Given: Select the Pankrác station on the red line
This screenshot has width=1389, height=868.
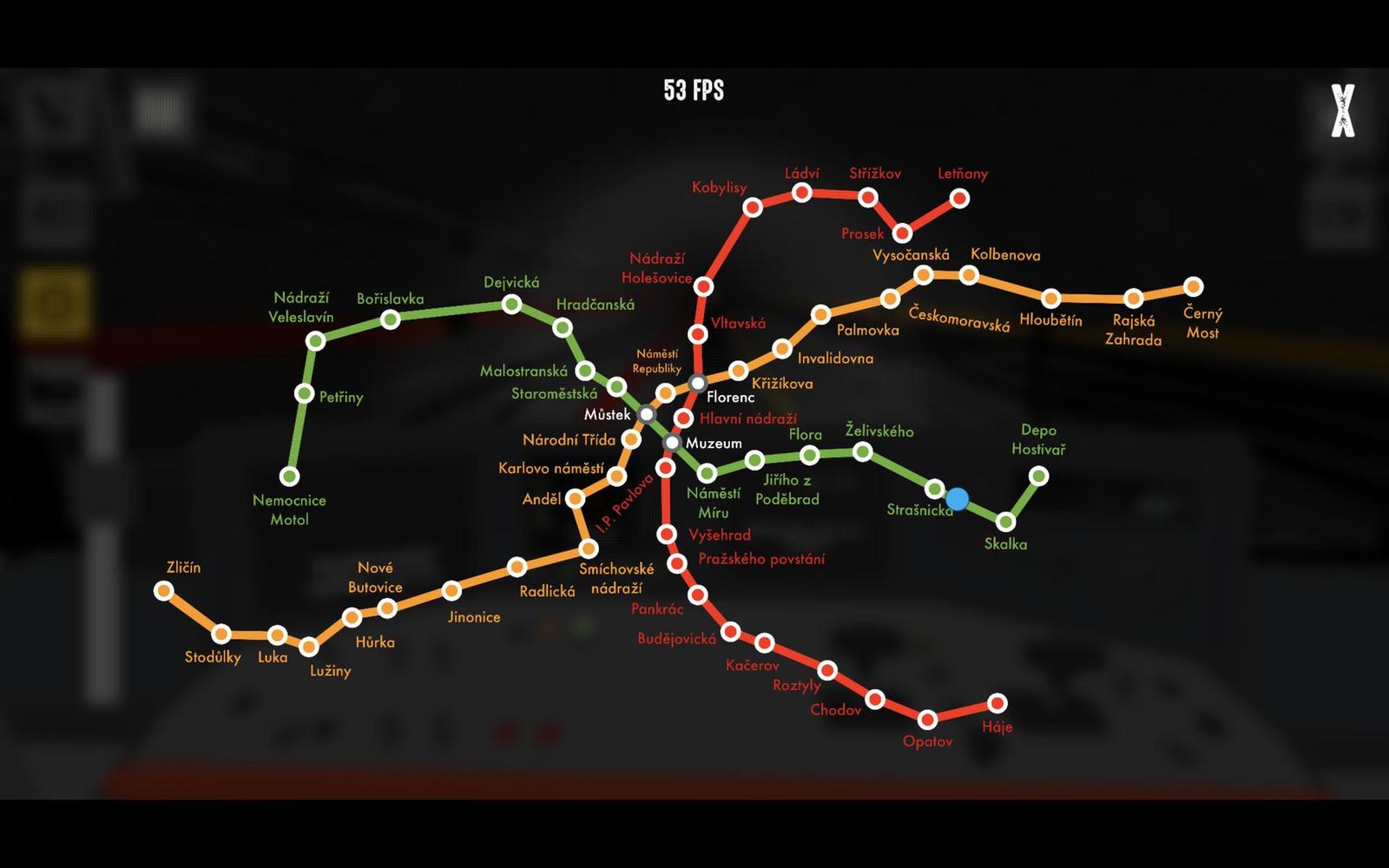Looking at the screenshot, I should 698,596.
